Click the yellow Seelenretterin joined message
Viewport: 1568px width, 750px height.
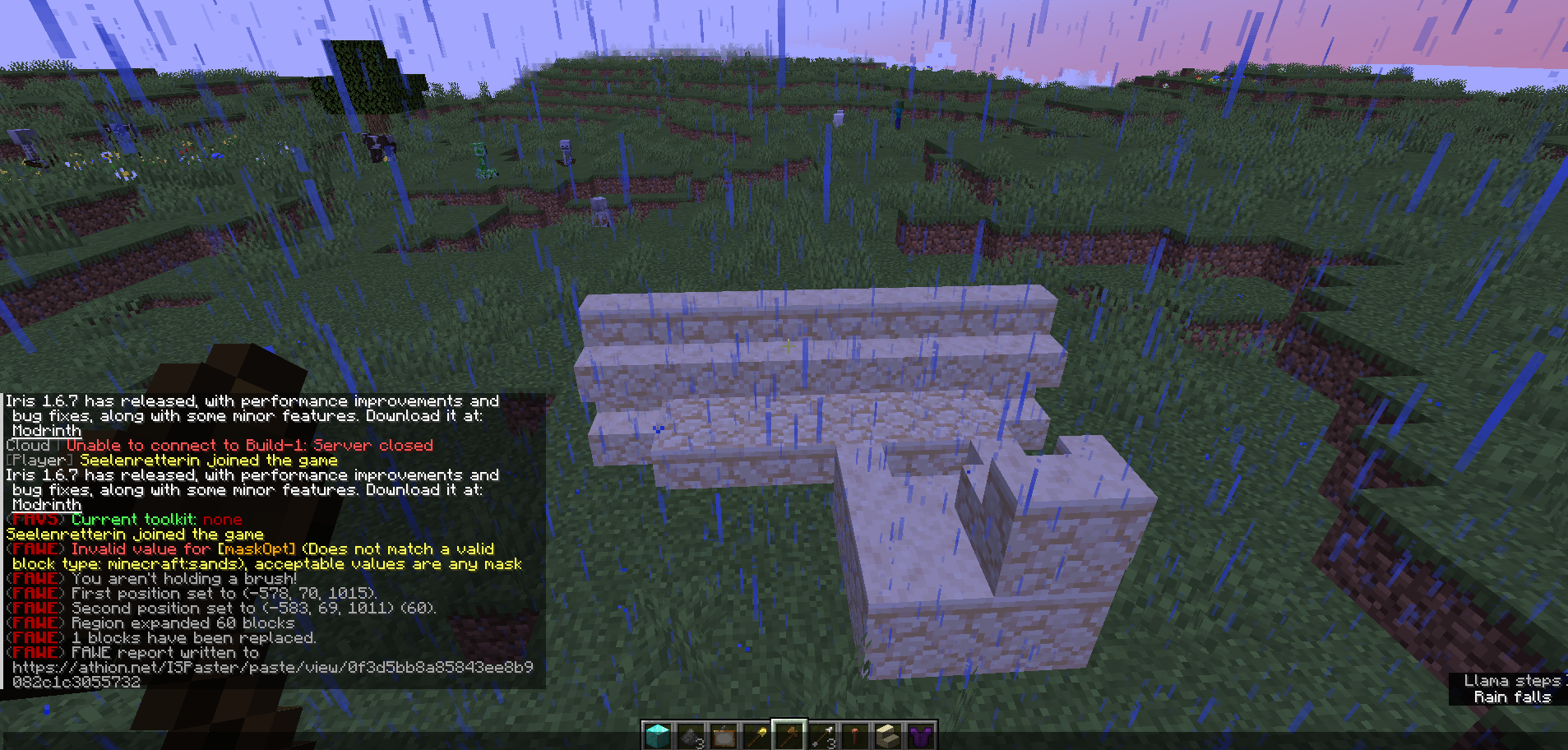(134, 534)
